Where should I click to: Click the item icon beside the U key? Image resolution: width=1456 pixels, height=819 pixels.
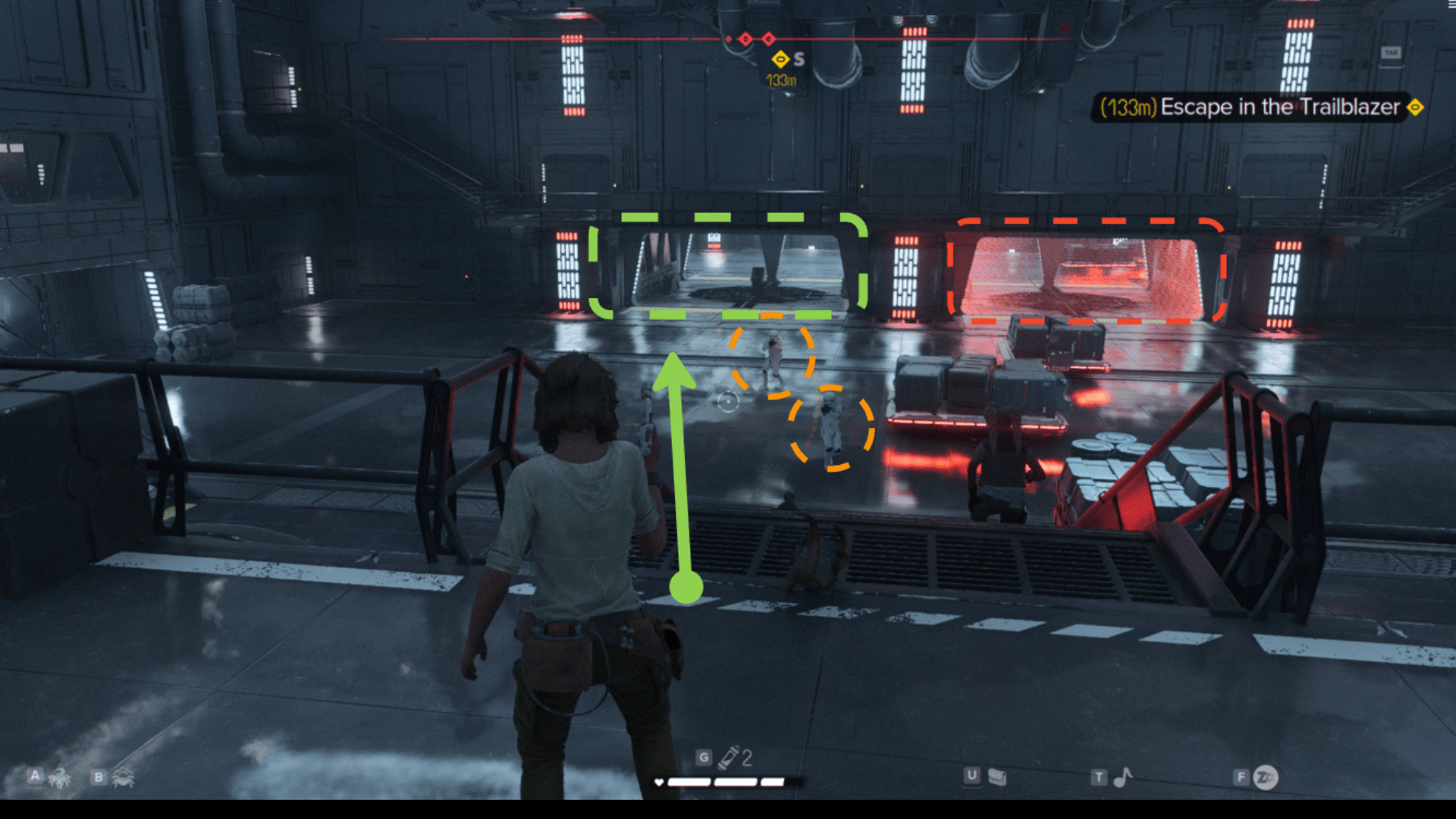tap(997, 777)
